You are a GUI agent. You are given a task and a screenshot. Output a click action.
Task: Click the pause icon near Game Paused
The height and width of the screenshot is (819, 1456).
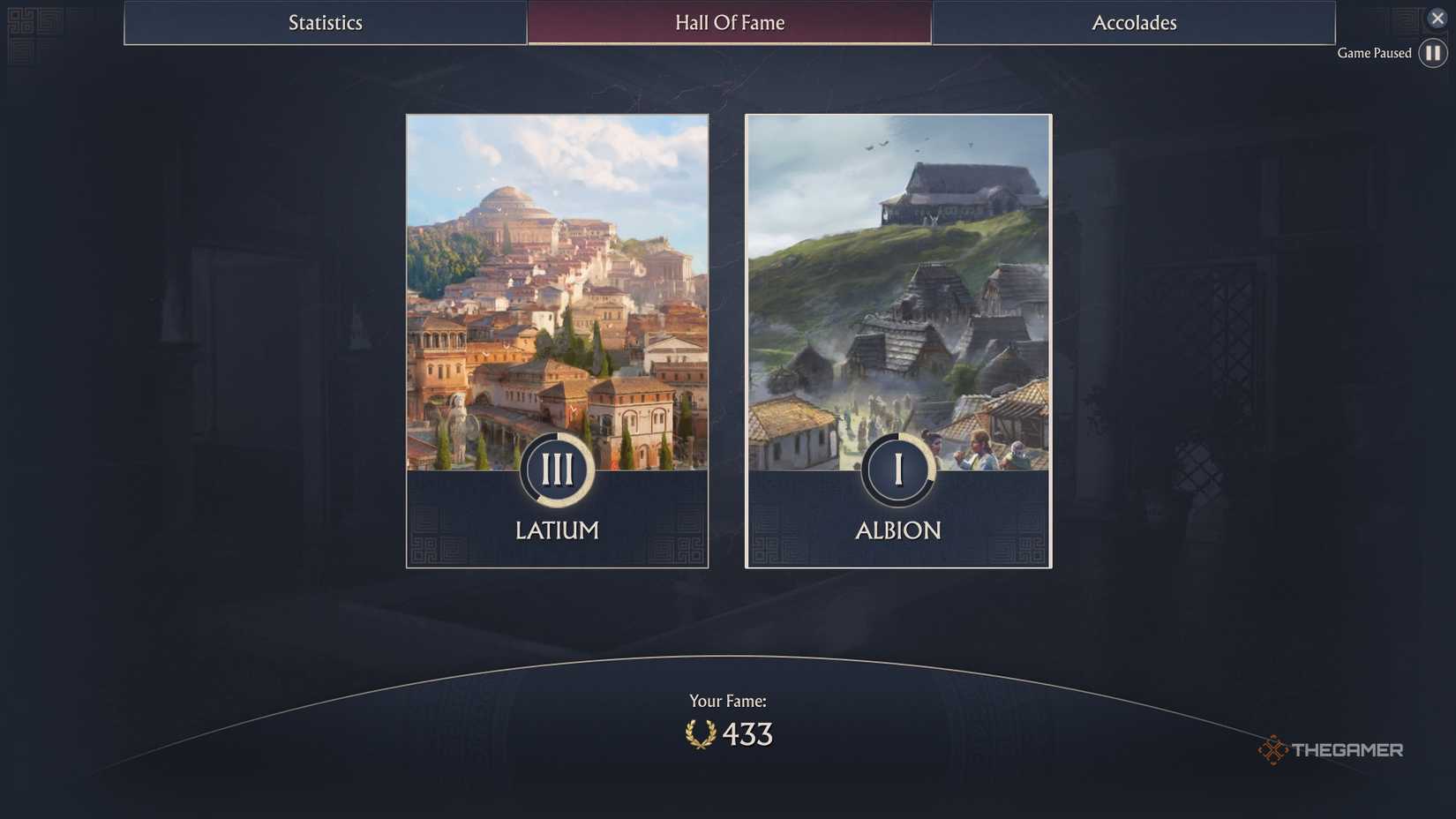pyautogui.click(x=1432, y=53)
